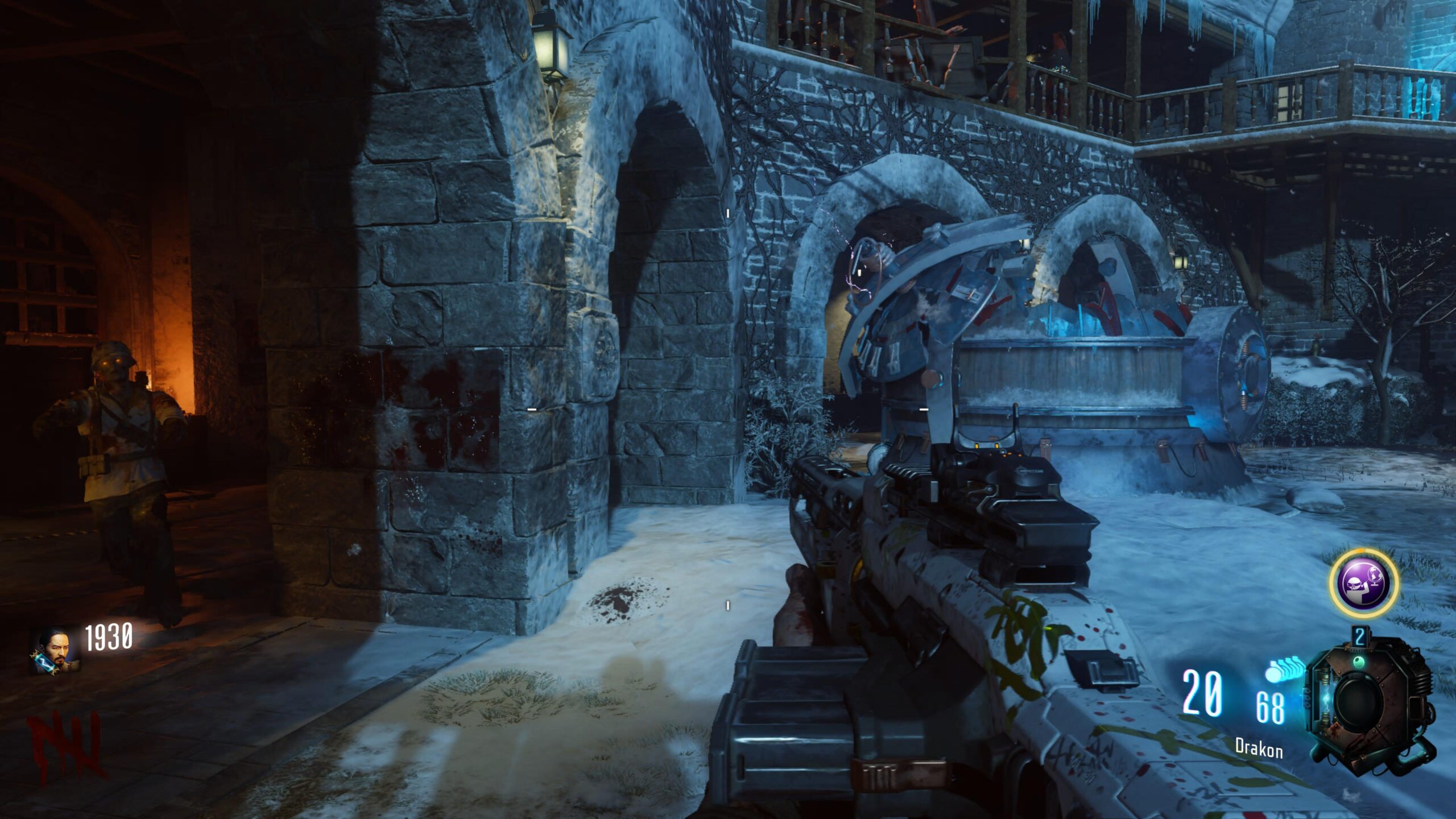This screenshot has height=819, width=1456.
Task: Select the player character portrait
Action: (x=54, y=651)
